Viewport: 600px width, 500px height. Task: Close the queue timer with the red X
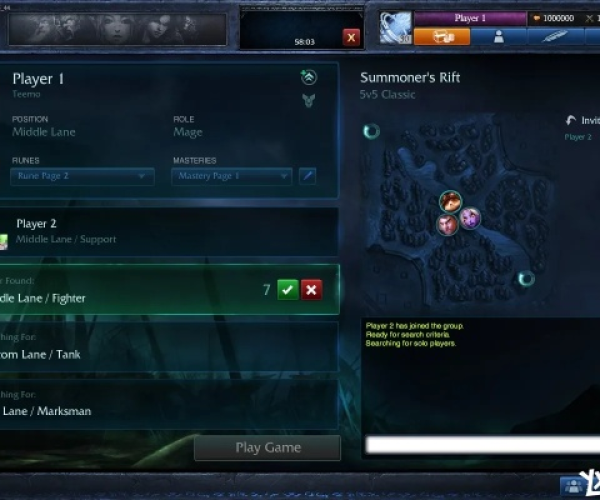[351, 37]
